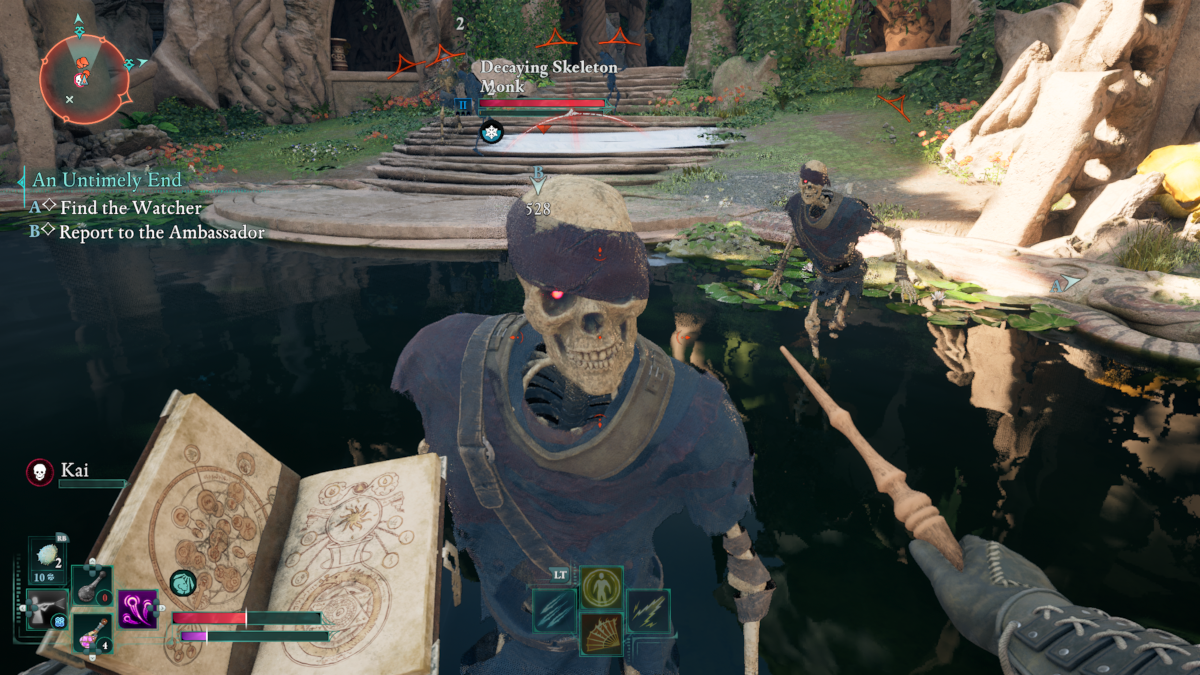Choose the Report to the Ambassador objective
This screenshot has height=675, width=1200.
coord(162,232)
